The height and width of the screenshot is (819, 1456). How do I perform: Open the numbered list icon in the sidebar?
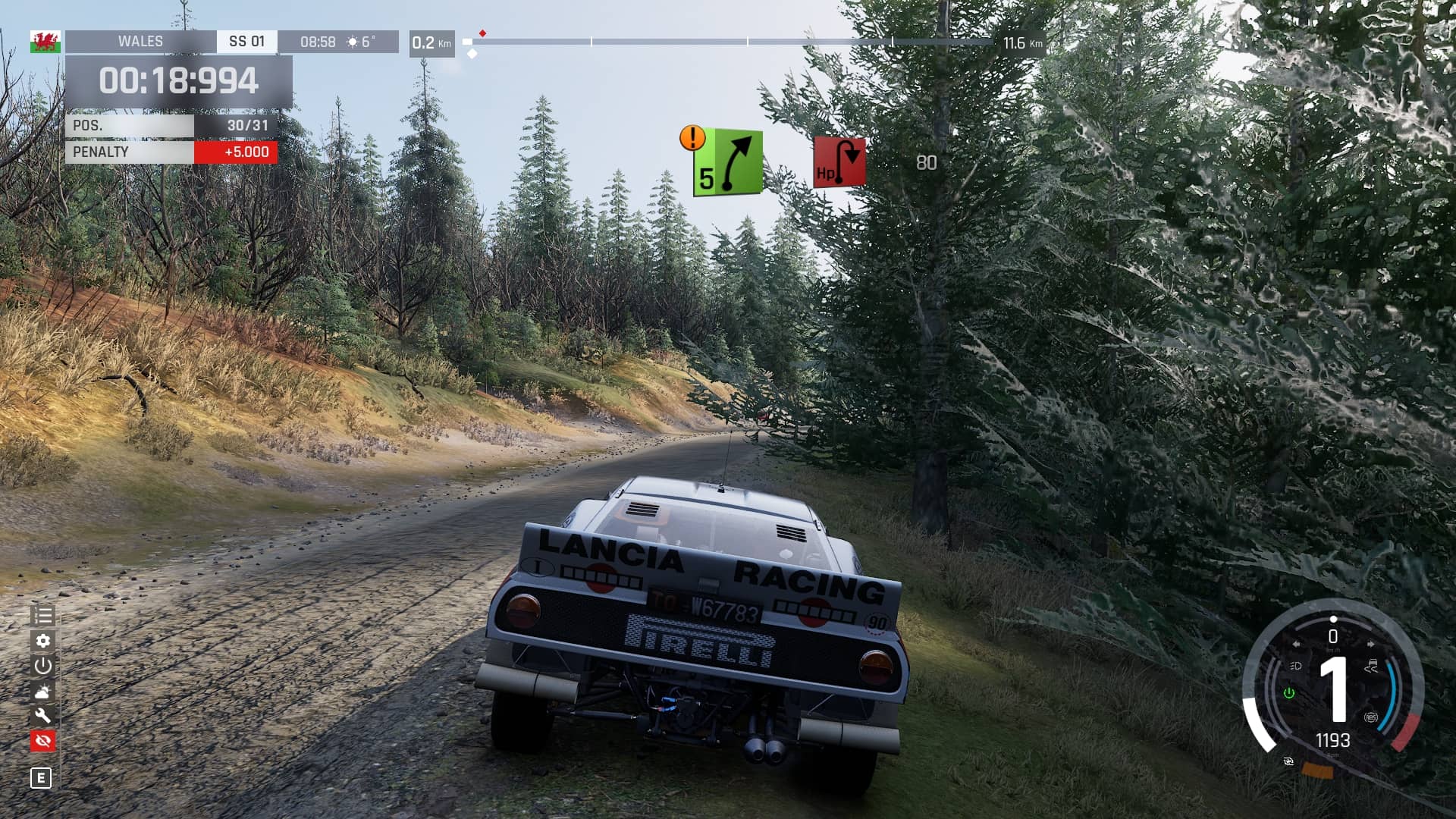(42, 616)
